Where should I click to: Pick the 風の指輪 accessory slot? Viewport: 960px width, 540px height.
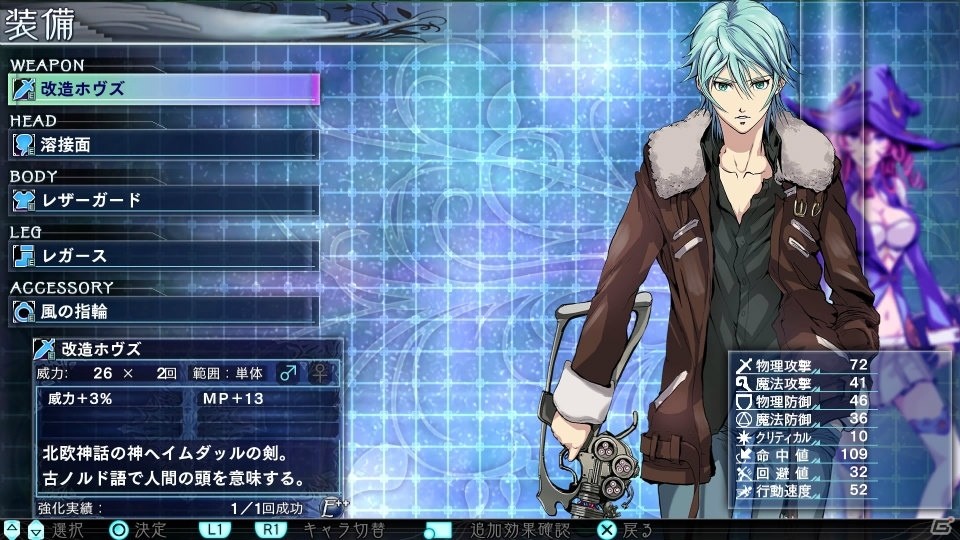click(163, 311)
